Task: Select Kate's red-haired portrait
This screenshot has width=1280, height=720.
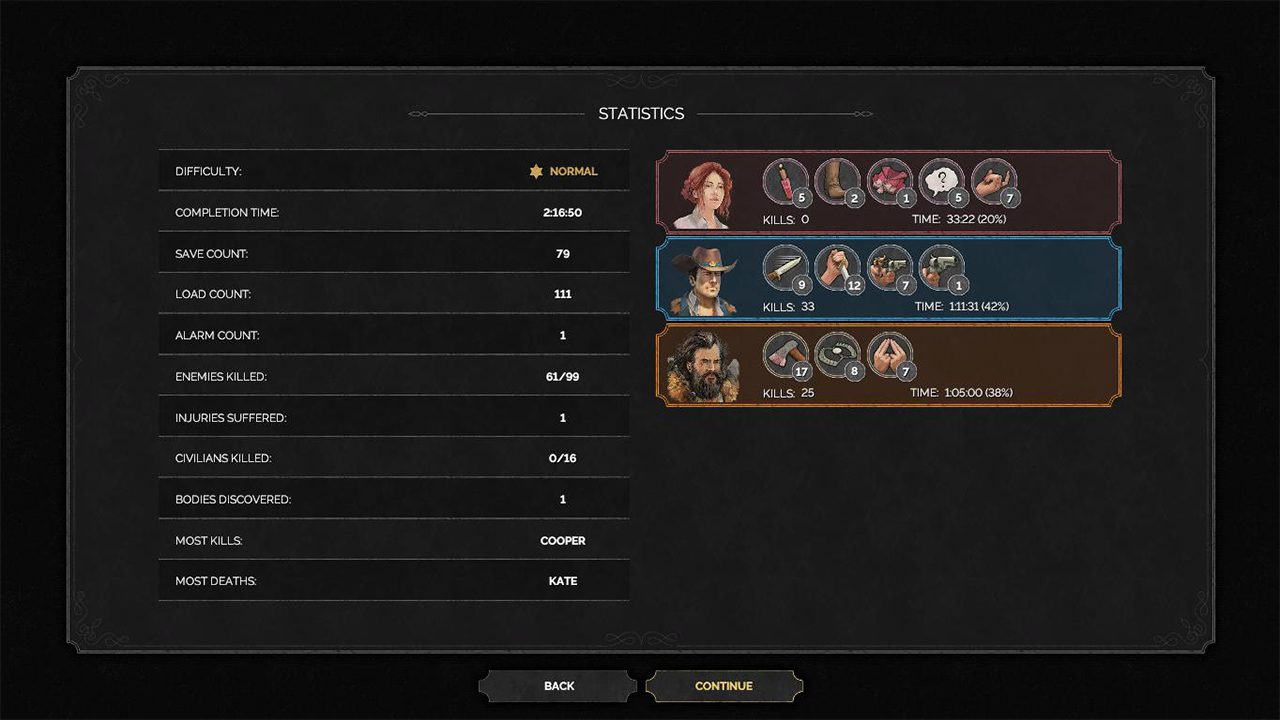Action: (x=706, y=193)
